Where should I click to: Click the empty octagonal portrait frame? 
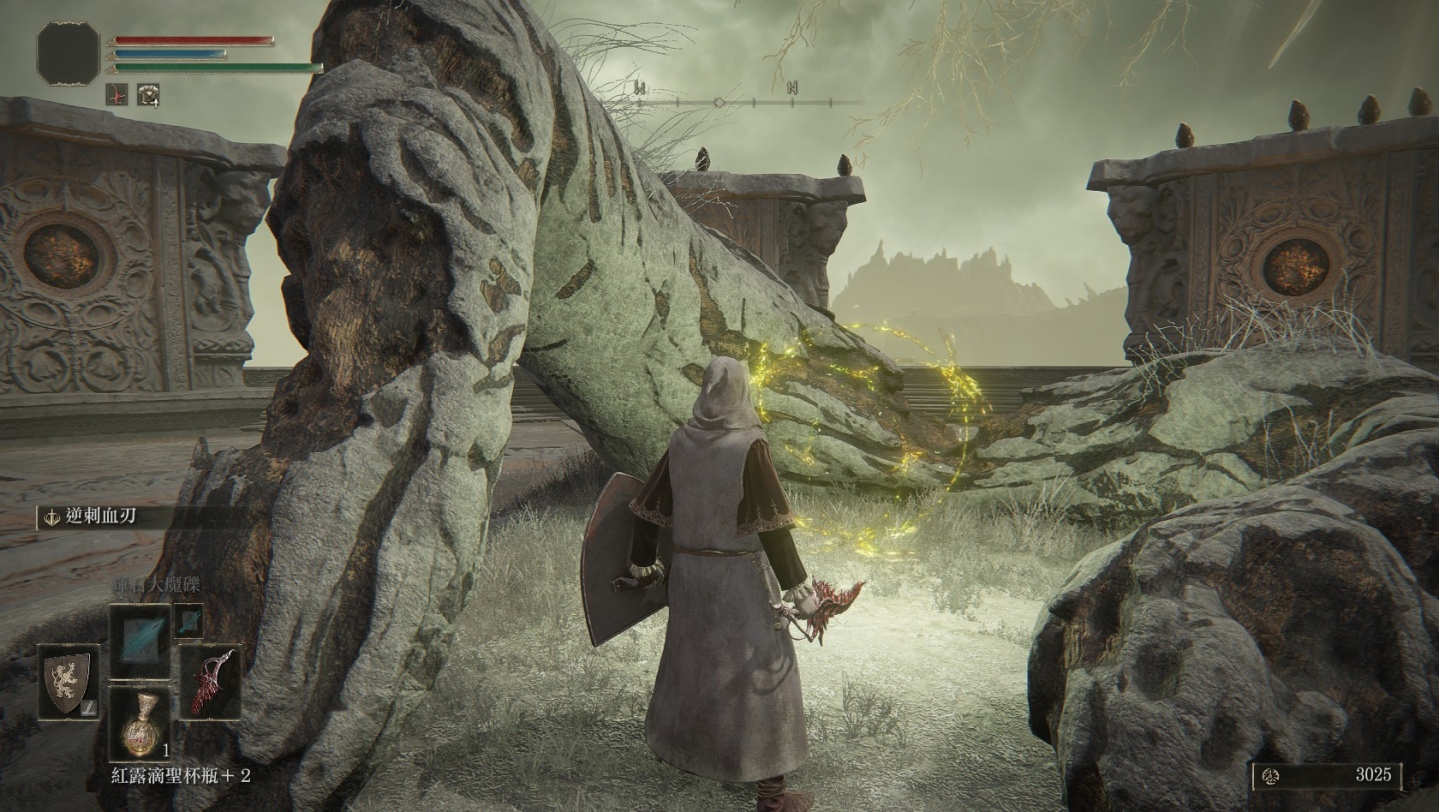pyautogui.click(x=69, y=53)
